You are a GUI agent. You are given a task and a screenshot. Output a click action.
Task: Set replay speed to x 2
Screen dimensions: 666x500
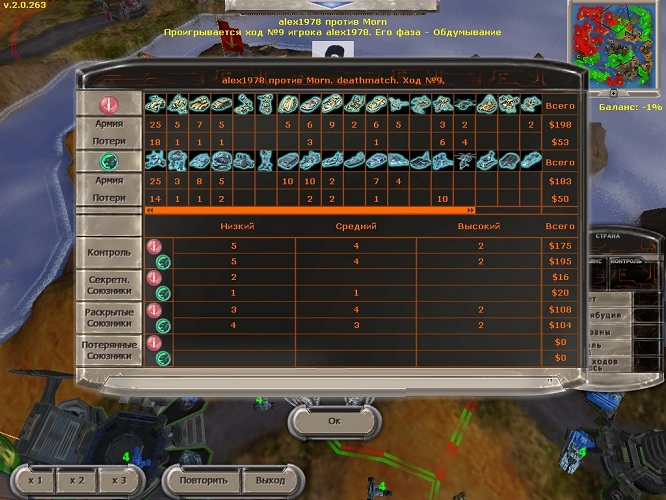pos(77,480)
